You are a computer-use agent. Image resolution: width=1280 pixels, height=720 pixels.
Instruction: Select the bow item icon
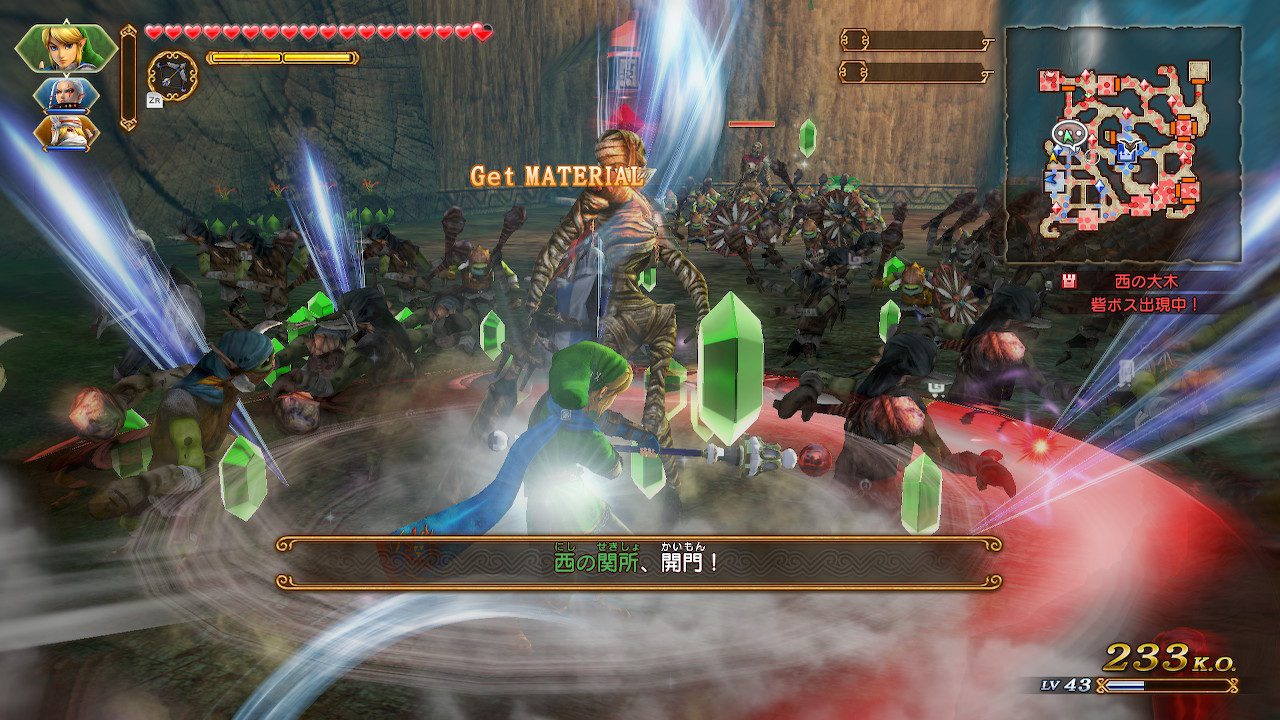[x=172, y=73]
